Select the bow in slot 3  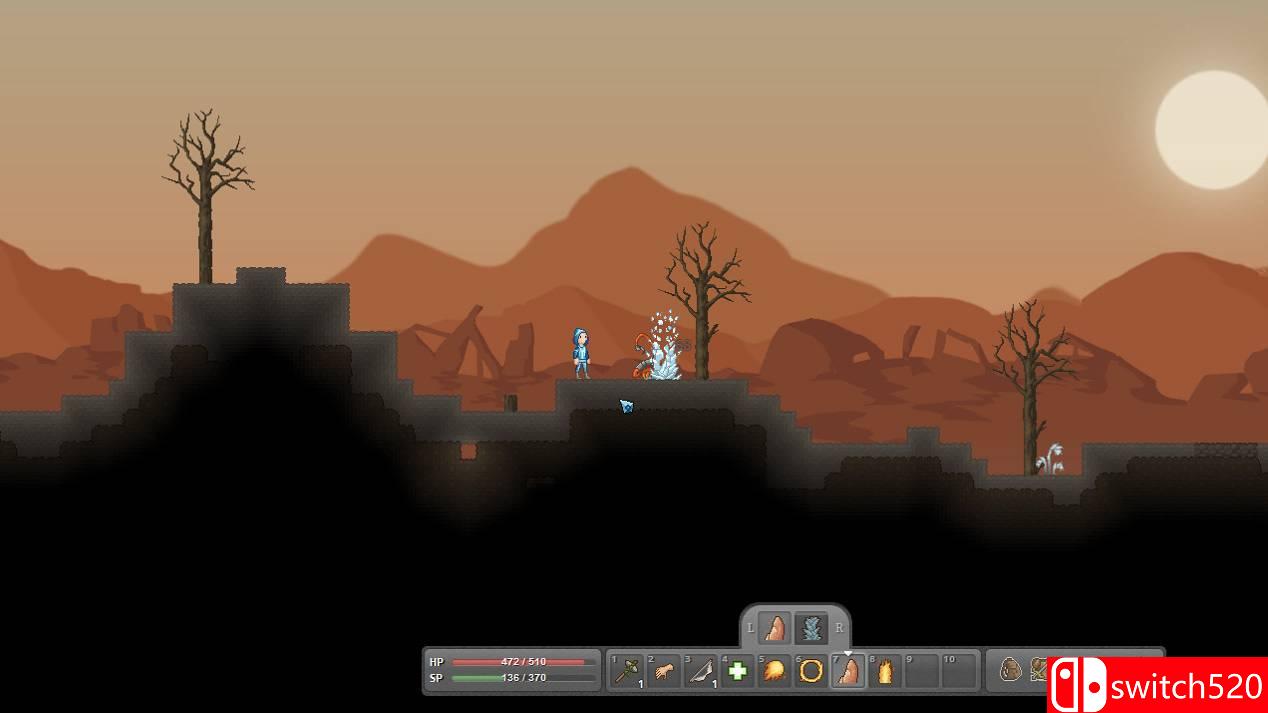coord(701,671)
